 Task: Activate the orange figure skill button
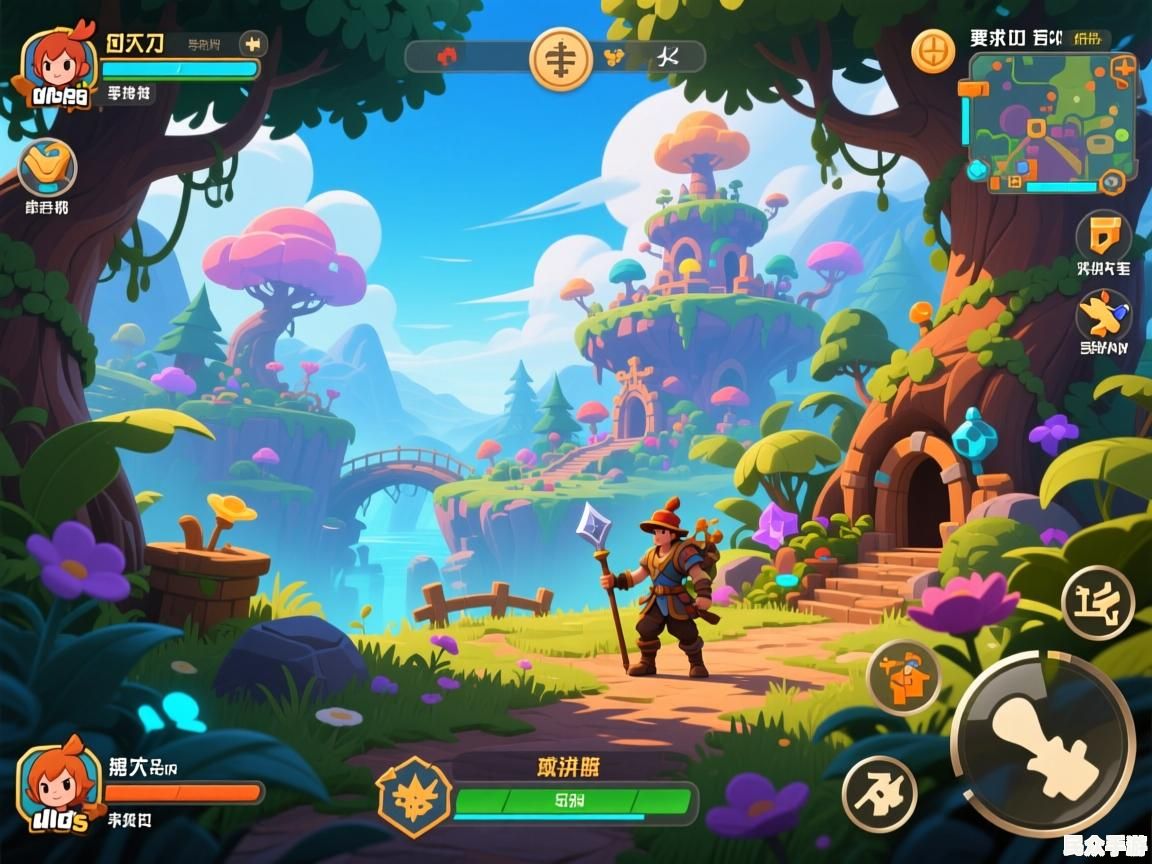pyautogui.click(x=902, y=678)
